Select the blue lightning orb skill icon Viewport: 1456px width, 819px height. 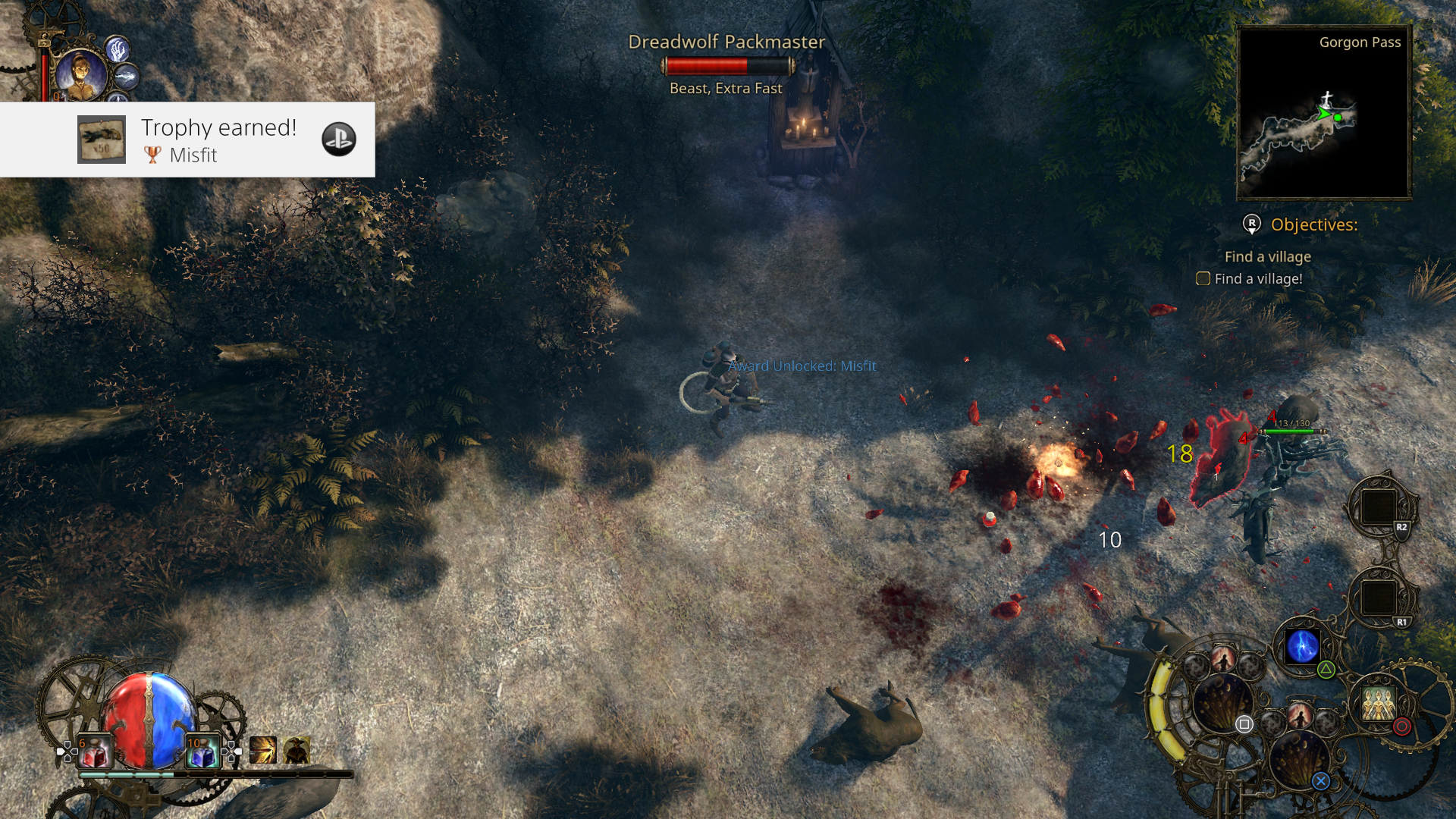click(1301, 648)
